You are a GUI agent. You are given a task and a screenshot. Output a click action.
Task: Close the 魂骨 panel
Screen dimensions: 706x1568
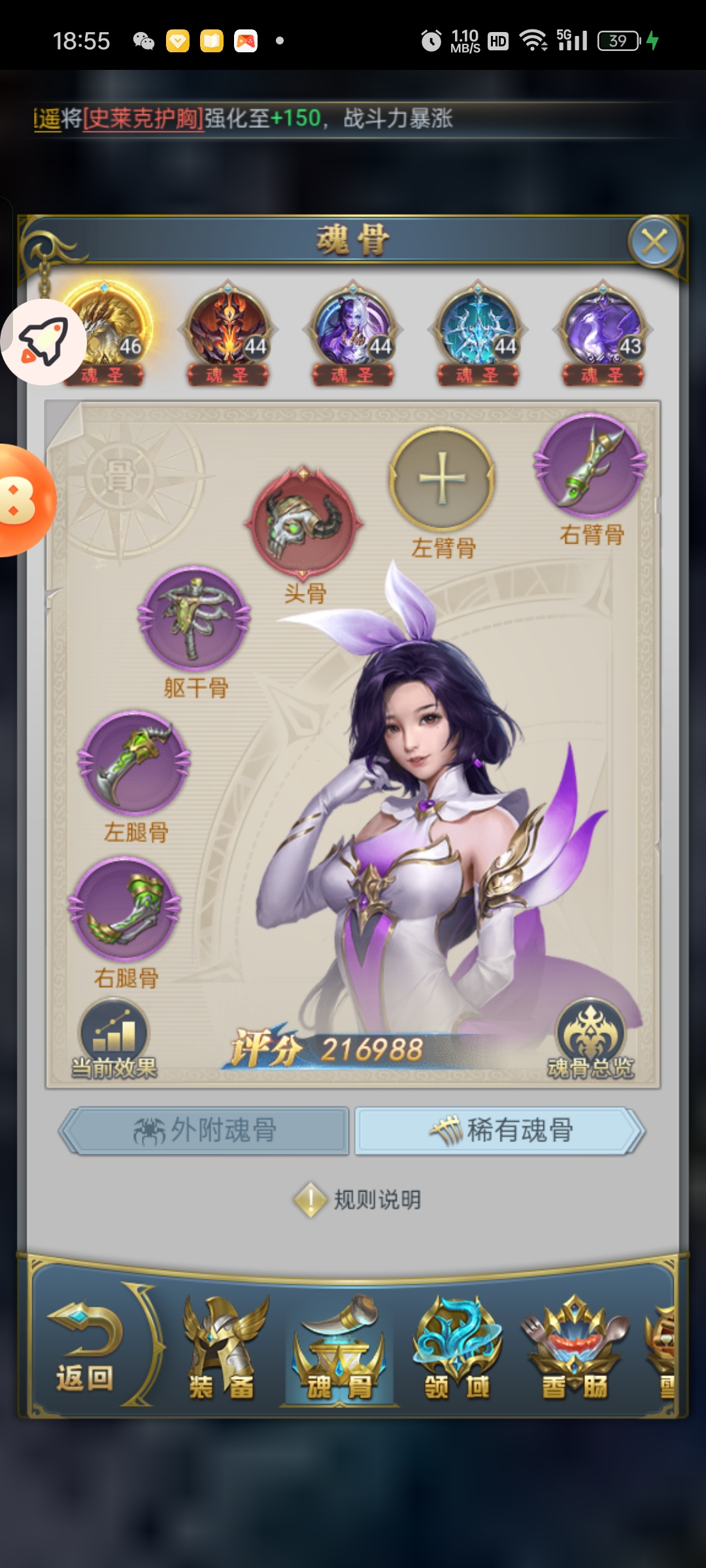654,242
